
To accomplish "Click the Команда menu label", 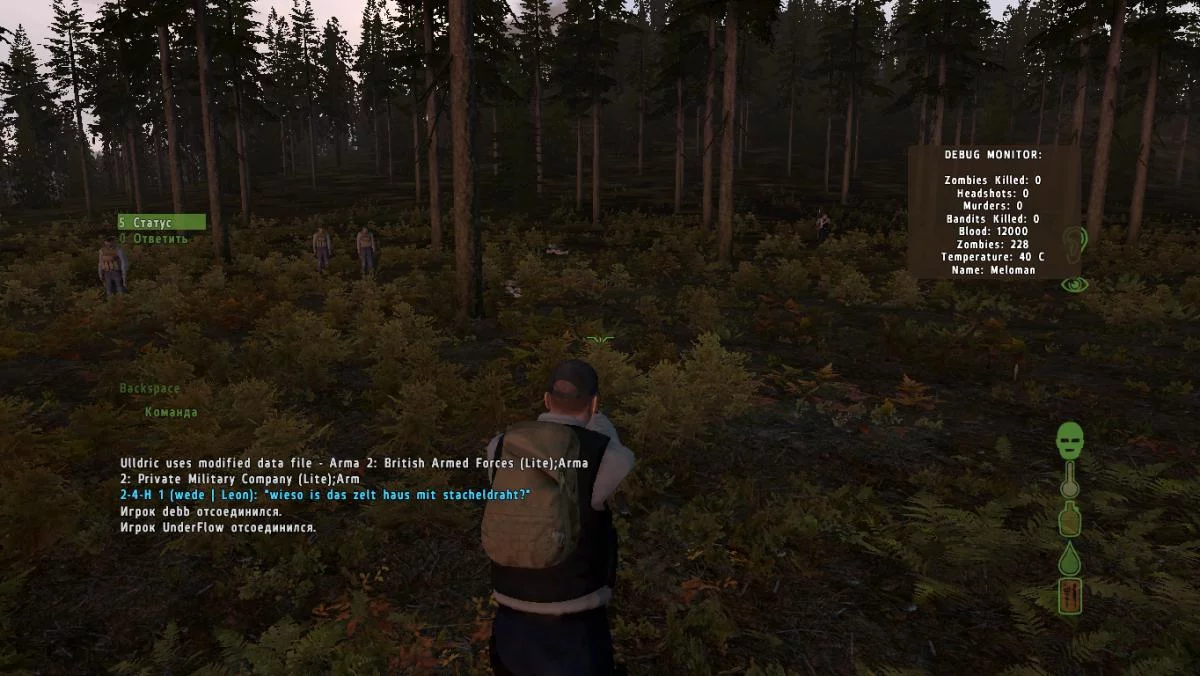I will 171,412.
